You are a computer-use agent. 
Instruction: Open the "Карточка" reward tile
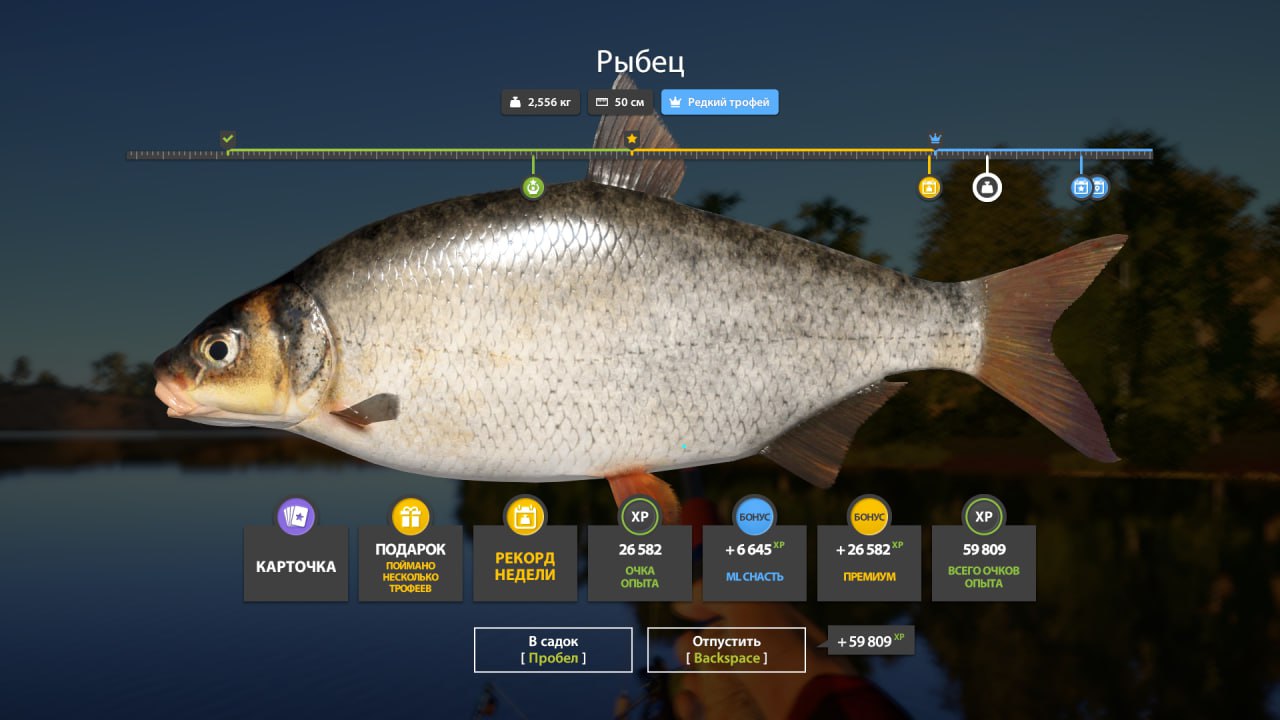coord(296,564)
